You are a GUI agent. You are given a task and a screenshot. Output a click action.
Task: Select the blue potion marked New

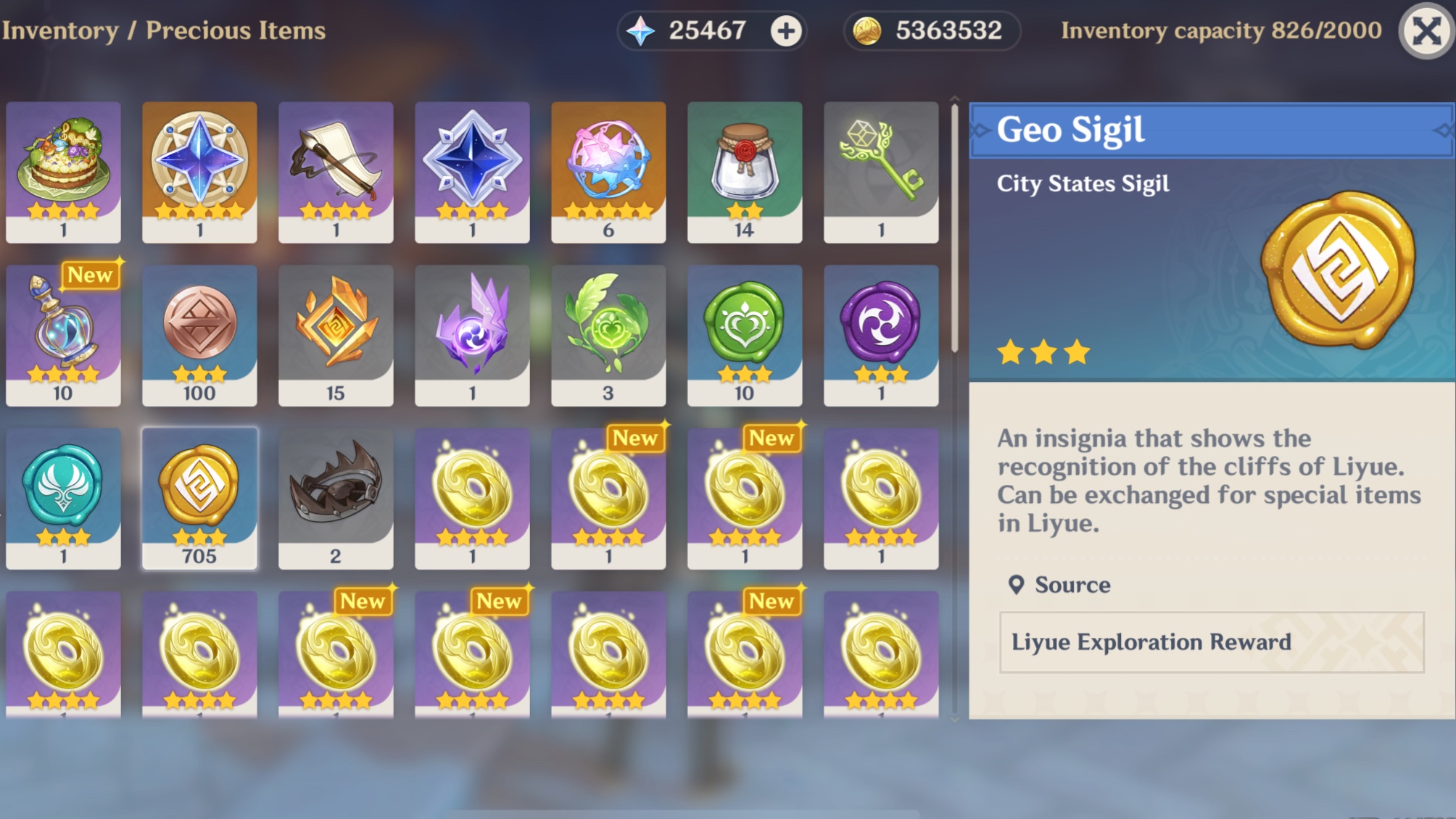point(63,333)
